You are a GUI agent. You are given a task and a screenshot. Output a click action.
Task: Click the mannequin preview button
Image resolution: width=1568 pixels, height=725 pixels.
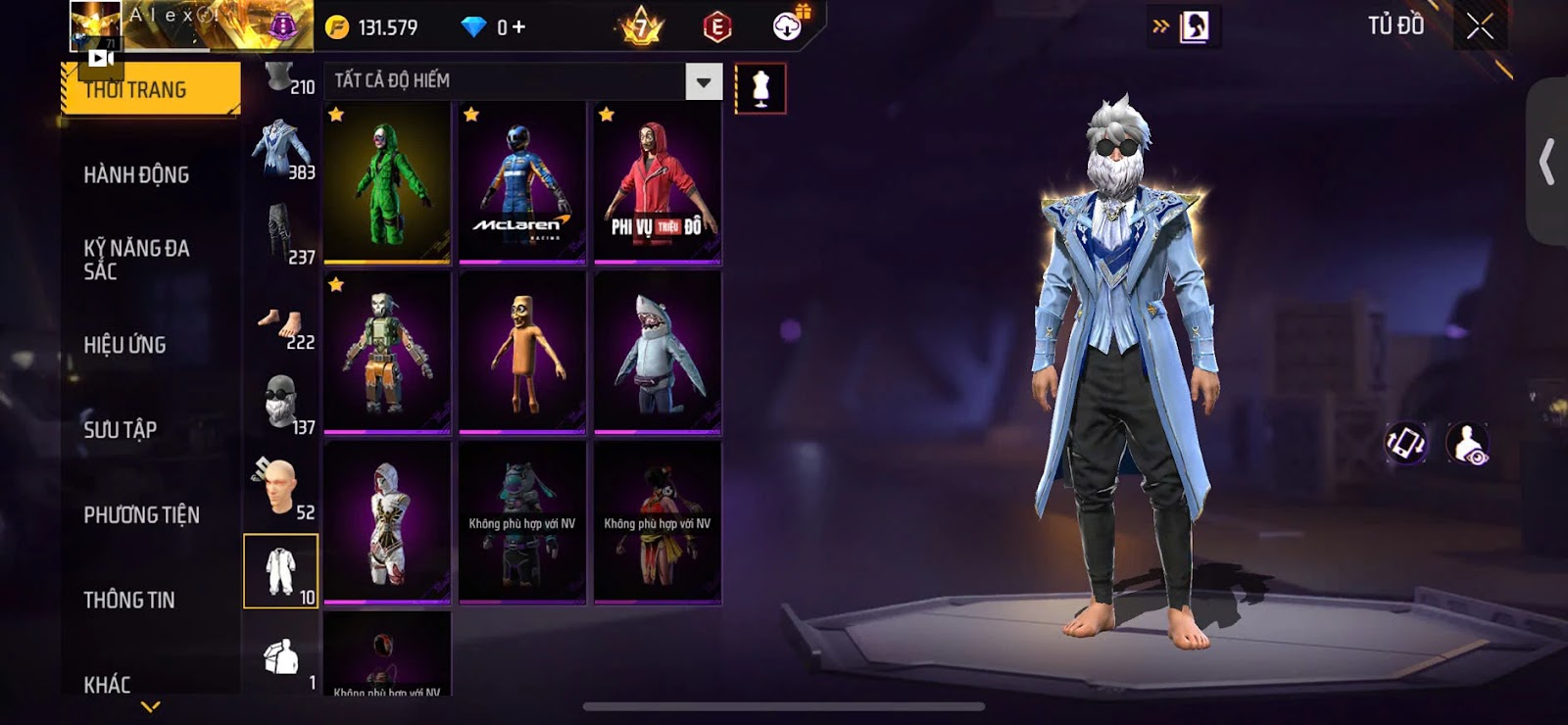click(x=760, y=88)
